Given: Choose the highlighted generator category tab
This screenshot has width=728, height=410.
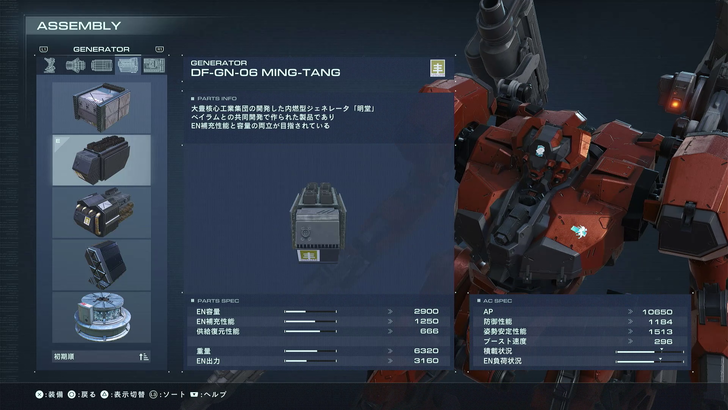Looking at the screenshot, I should pos(127,65).
